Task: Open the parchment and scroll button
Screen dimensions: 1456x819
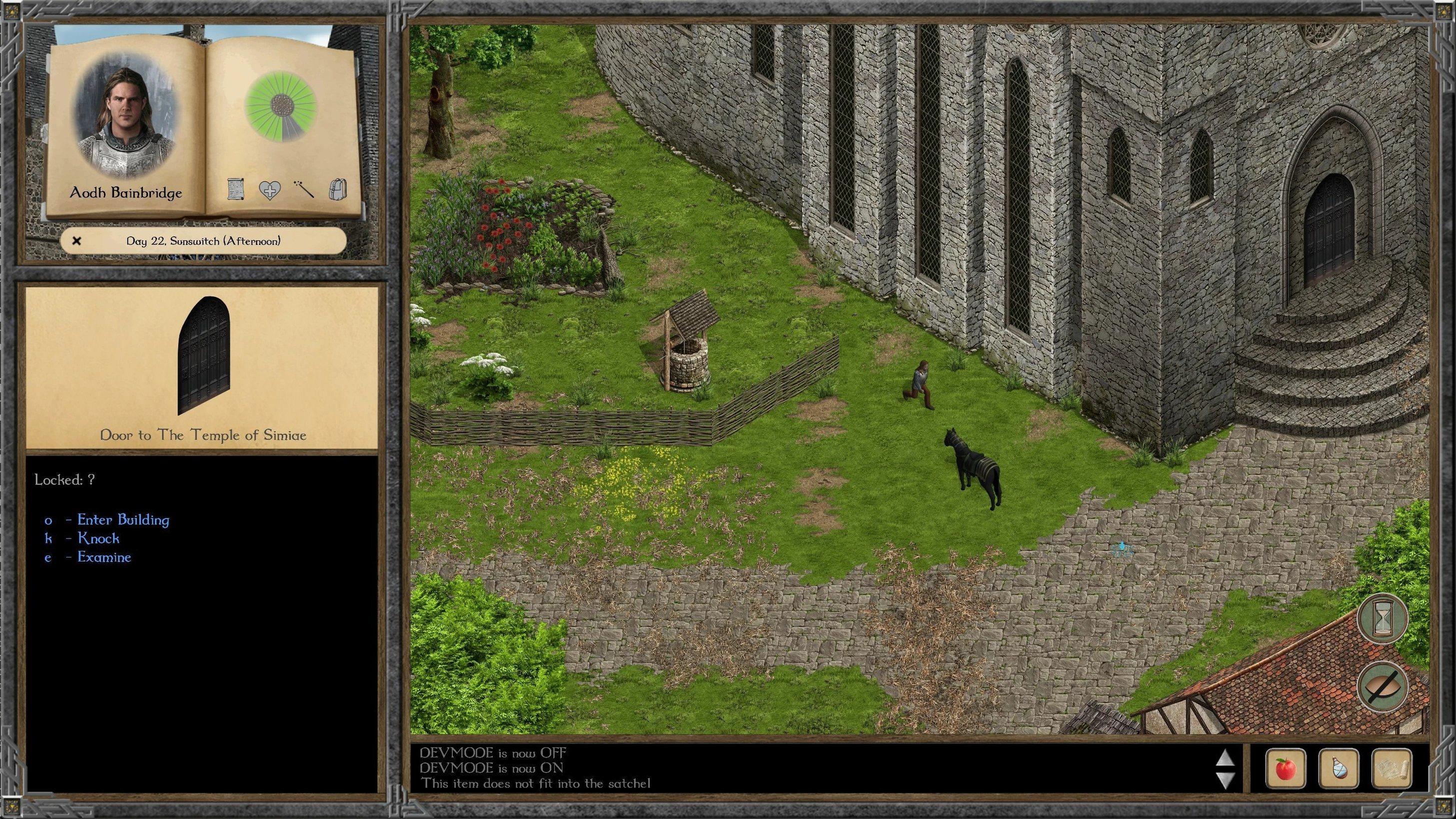Action: tap(1392, 768)
